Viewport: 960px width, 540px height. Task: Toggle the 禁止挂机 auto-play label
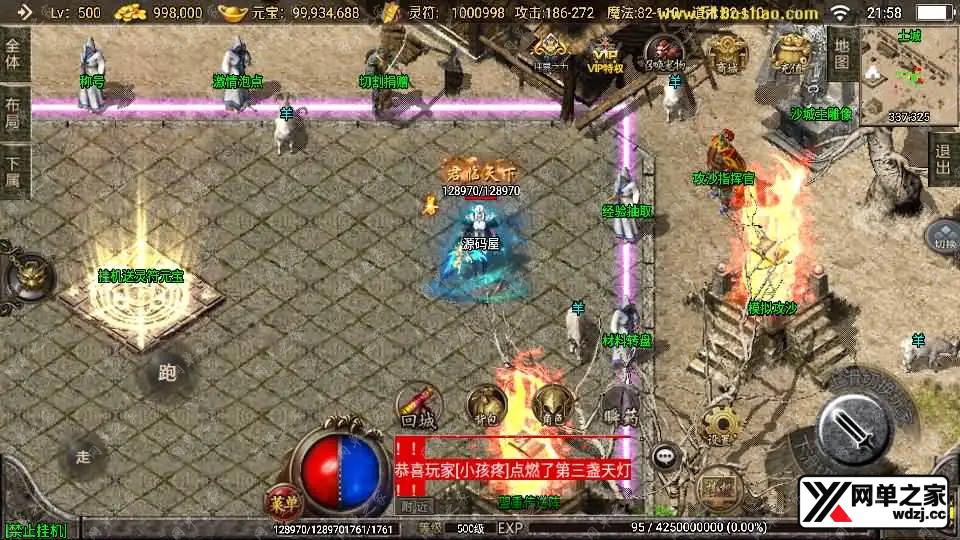pyautogui.click(x=36, y=529)
